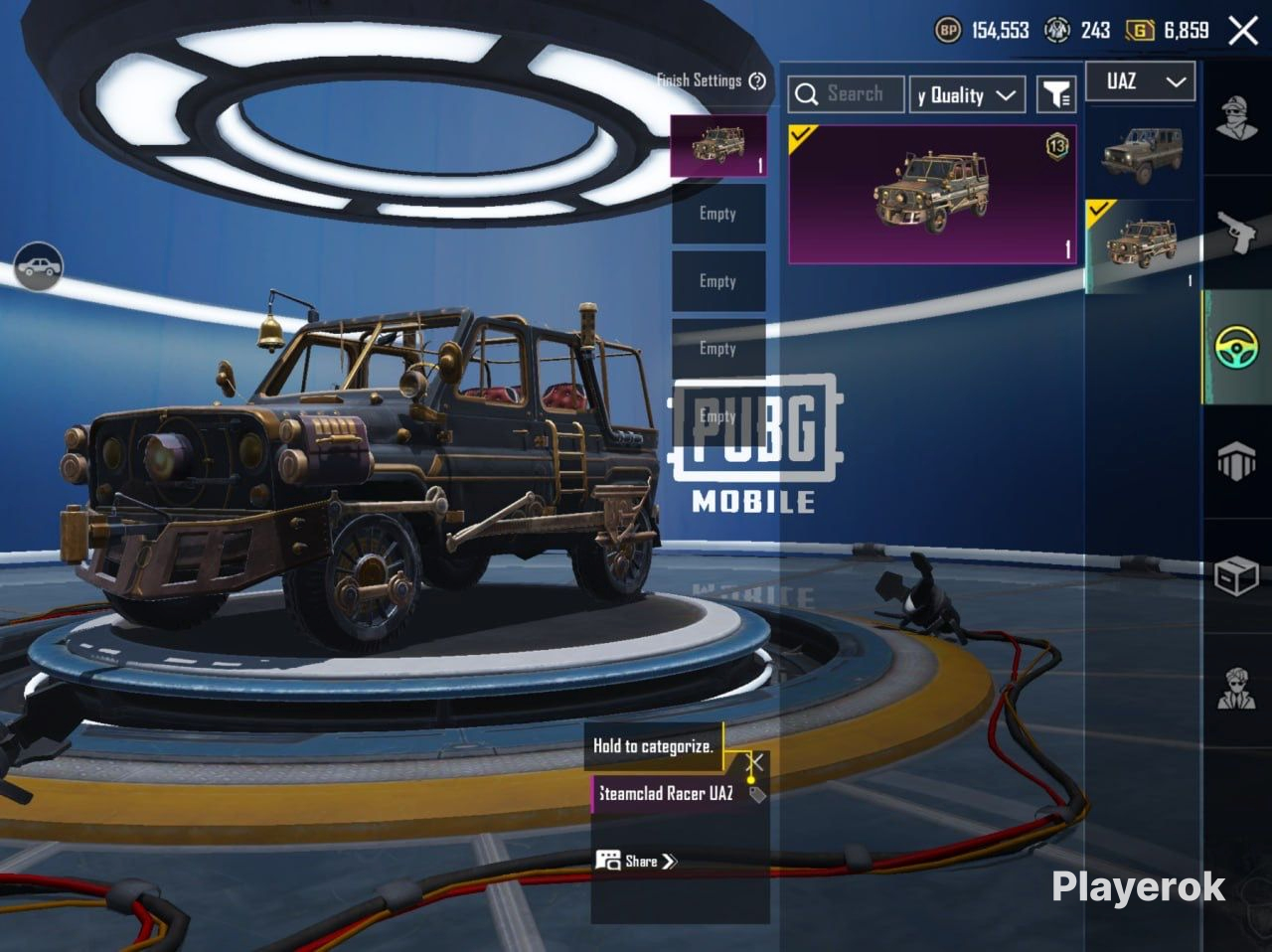The width and height of the screenshot is (1272, 952).
Task: Open the Quality sort dropdown
Action: pyautogui.click(x=967, y=95)
